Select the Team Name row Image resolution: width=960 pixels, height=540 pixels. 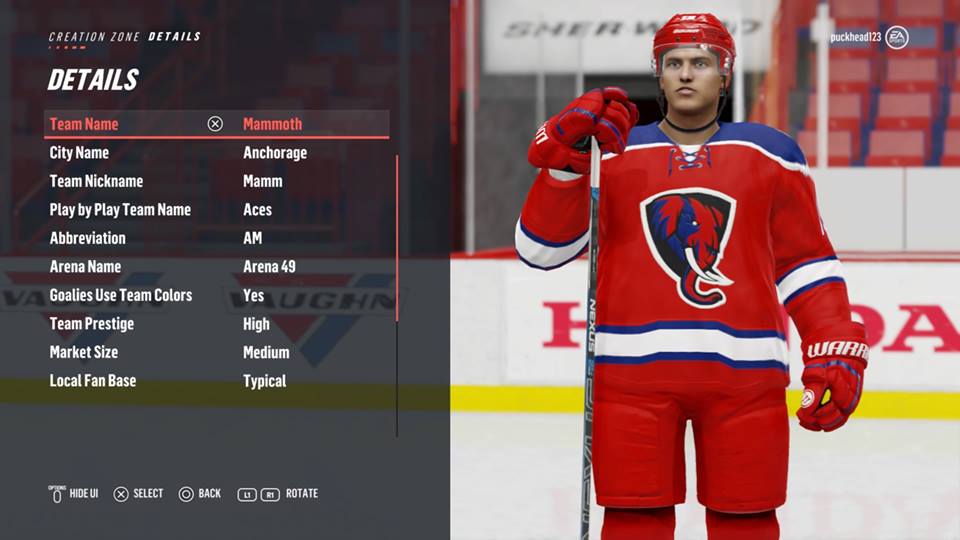[216, 124]
